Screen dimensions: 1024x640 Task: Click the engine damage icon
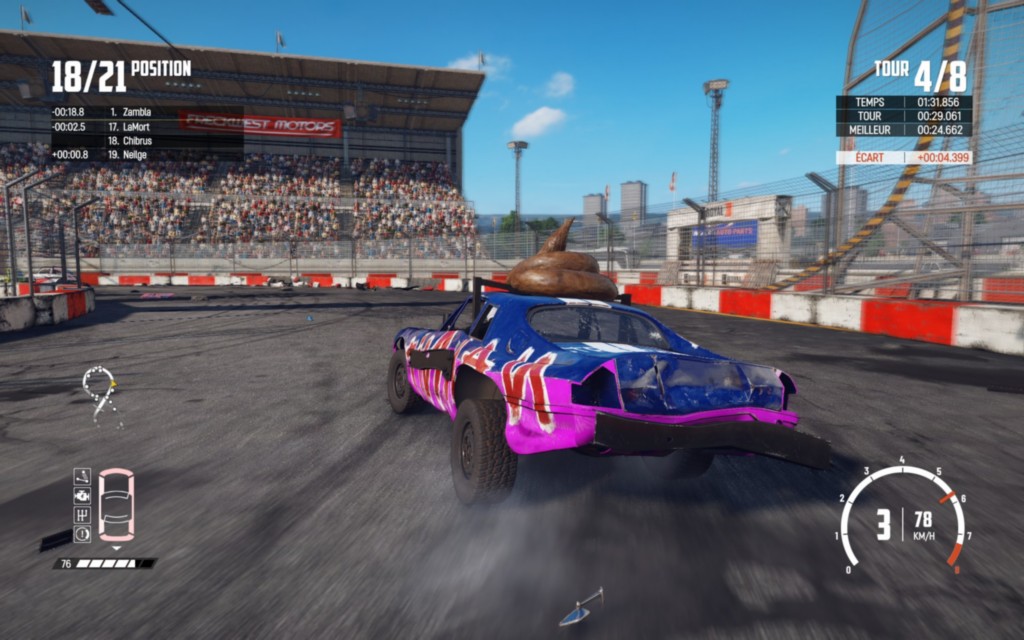[x=82, y=495]
